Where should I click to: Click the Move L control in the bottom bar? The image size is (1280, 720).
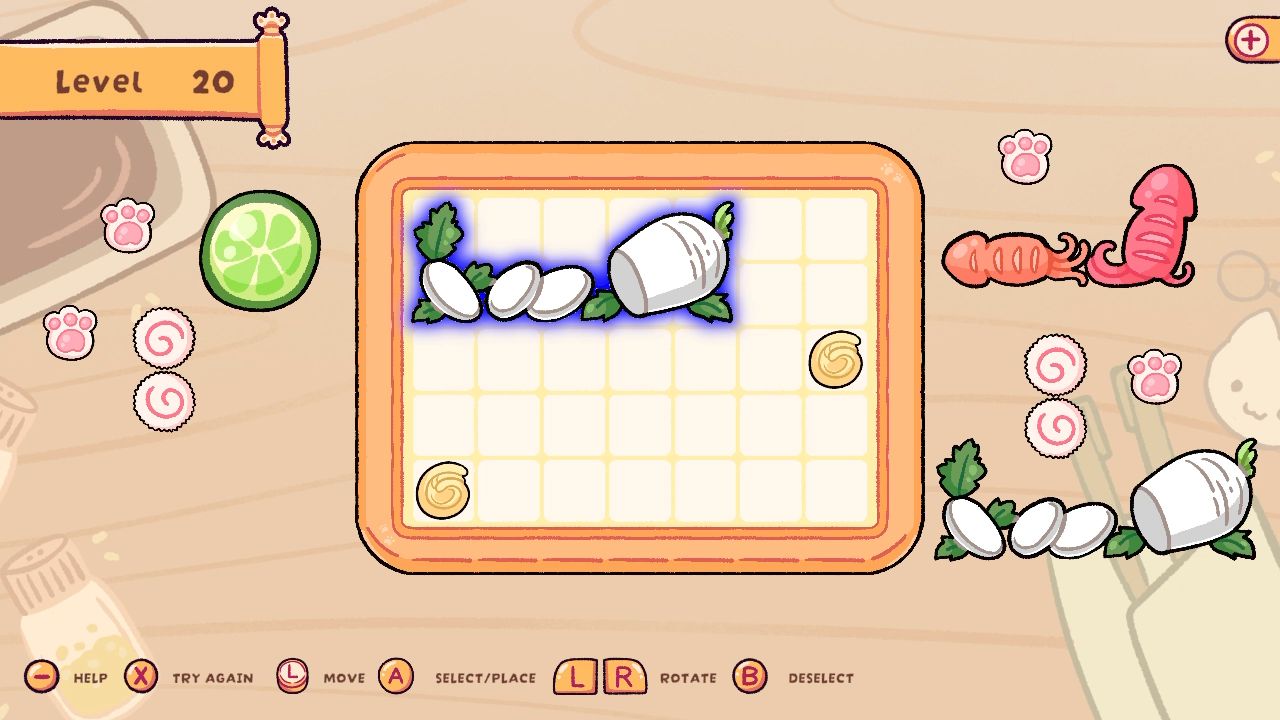[x=295, y=677]
